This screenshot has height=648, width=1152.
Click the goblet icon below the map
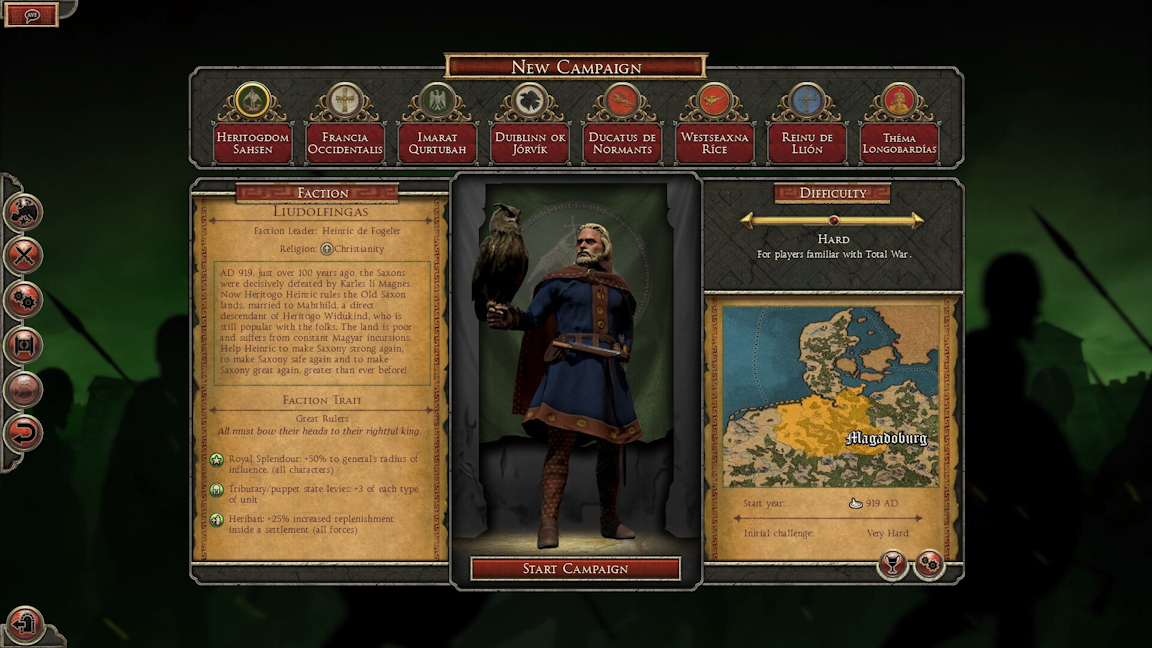coord(892,565)
